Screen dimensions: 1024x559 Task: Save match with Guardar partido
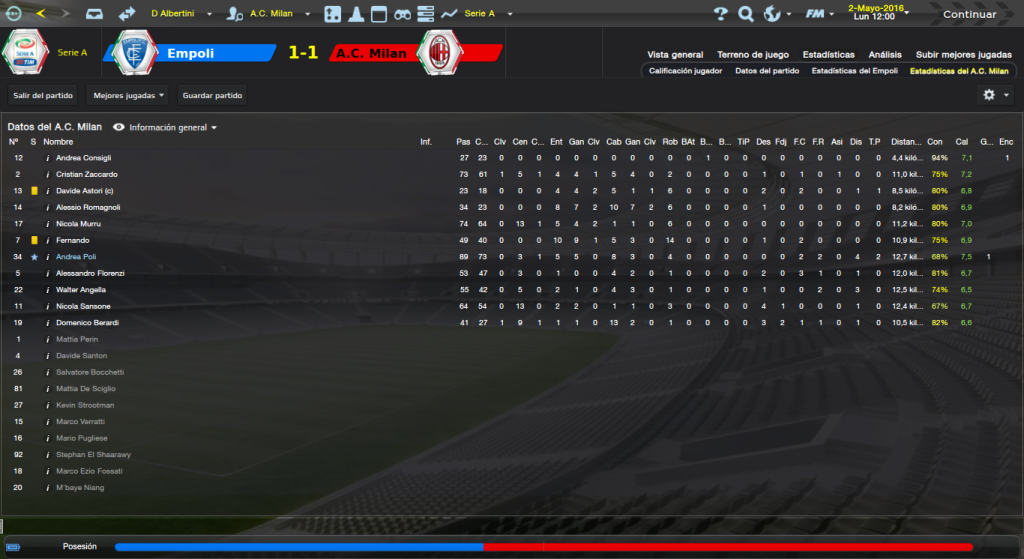[x=212, y=95]
